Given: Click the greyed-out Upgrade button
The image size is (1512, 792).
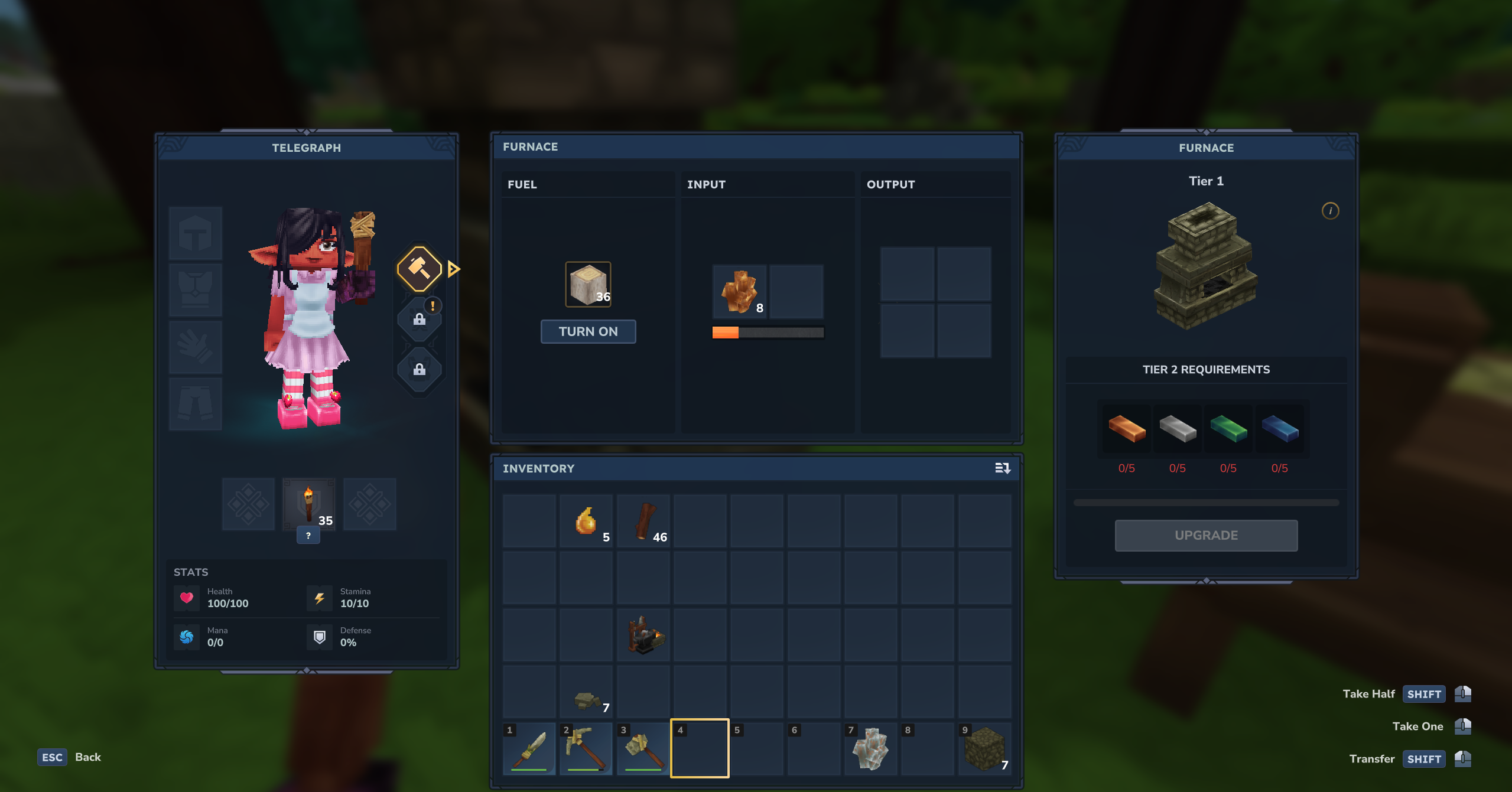Looking at the screenshot, I should tap(1206, 535).
